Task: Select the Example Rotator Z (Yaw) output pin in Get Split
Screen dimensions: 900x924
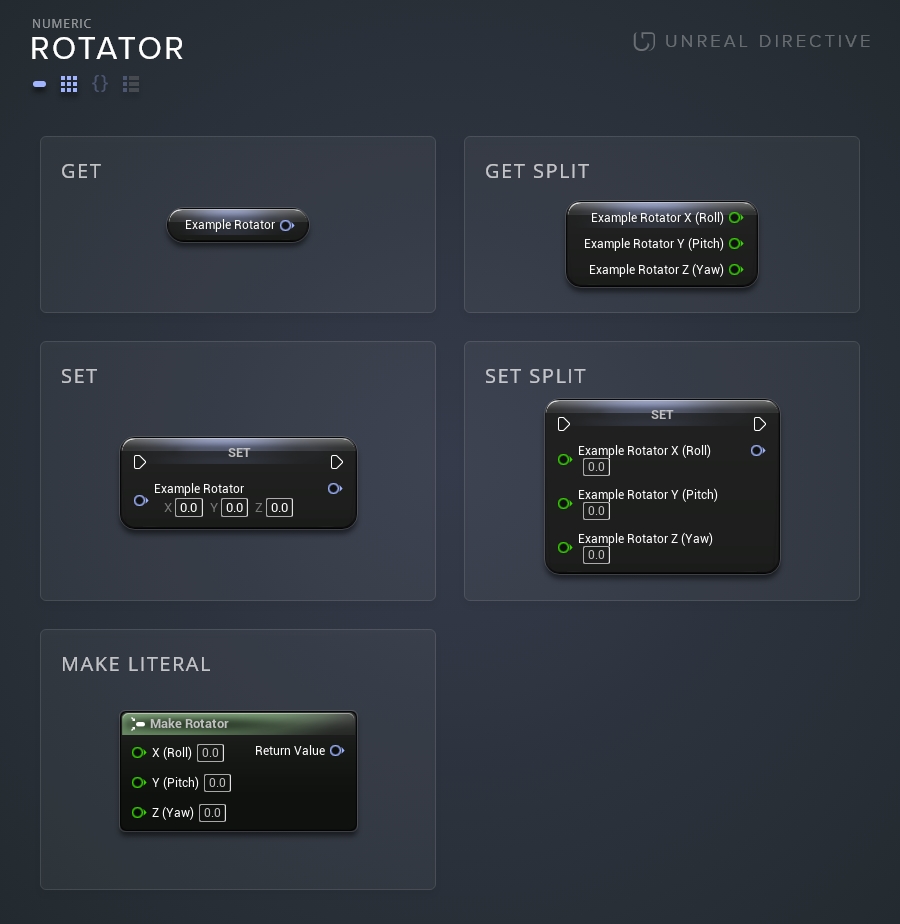Action: (735, 270)
